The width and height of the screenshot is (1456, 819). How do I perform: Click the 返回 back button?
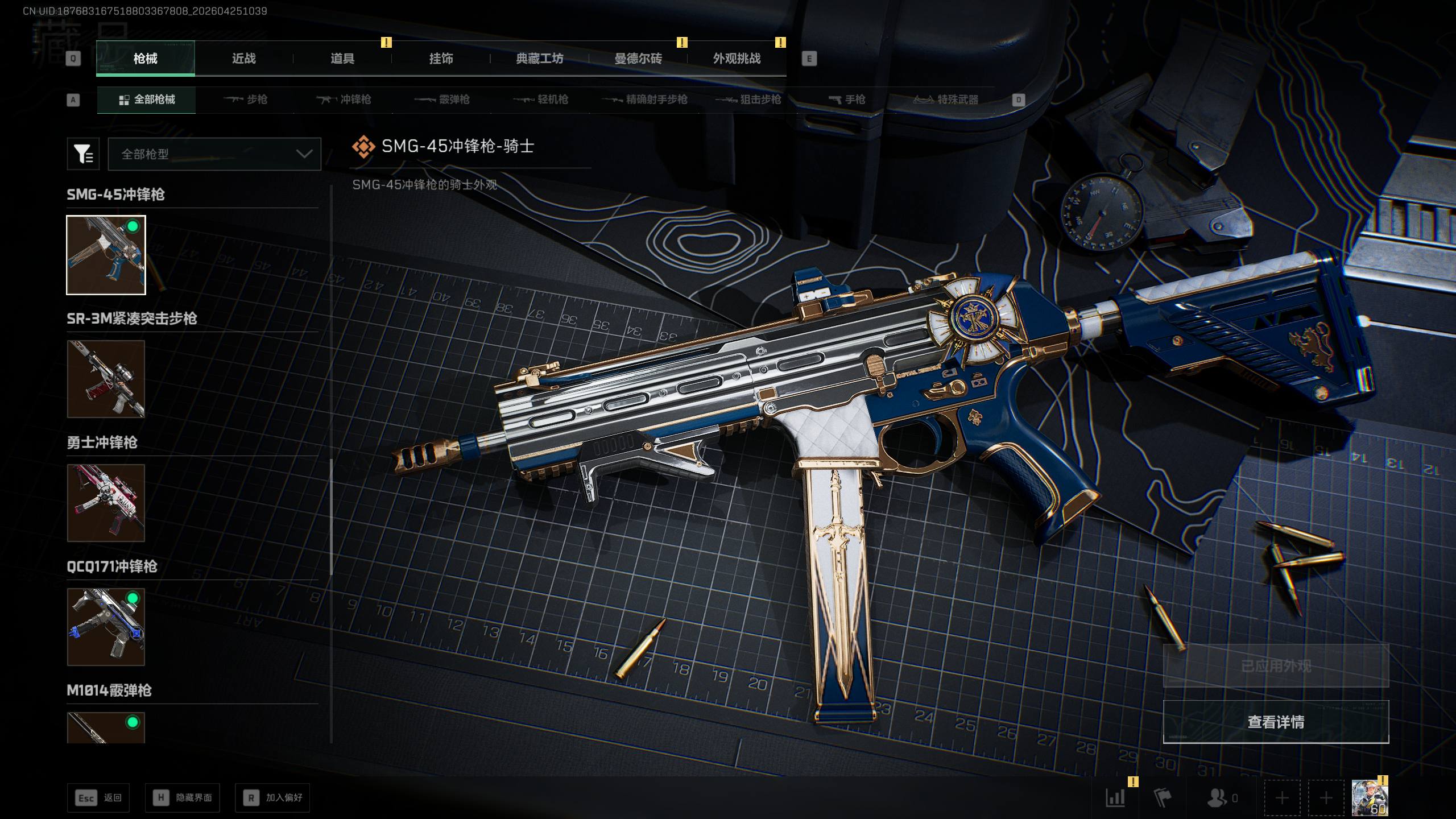98,798
